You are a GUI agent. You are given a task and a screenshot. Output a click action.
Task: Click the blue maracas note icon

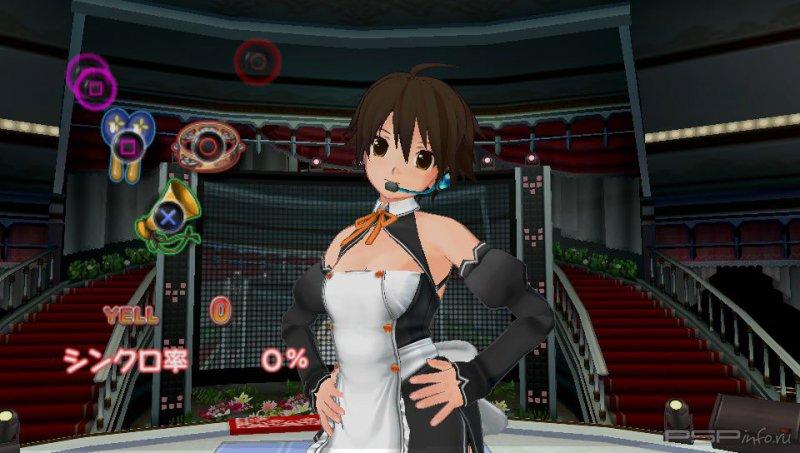pyautogui.click(x=127, y=140)
